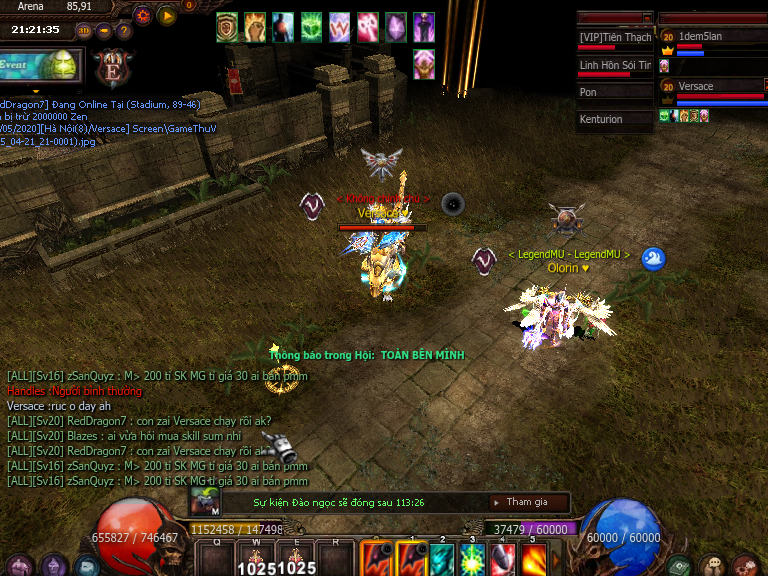Select the green cube buff icon
This screenshot has height=576, width=768.
(311, 26)
